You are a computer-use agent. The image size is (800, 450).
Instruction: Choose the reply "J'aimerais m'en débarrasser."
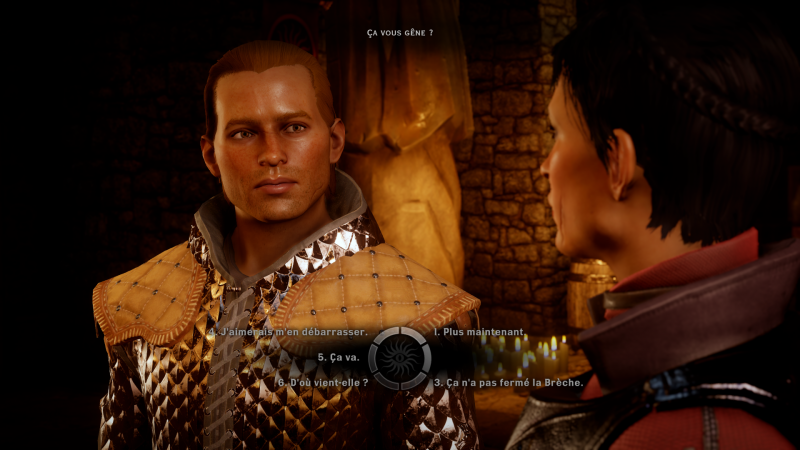(x=291, y=331)
